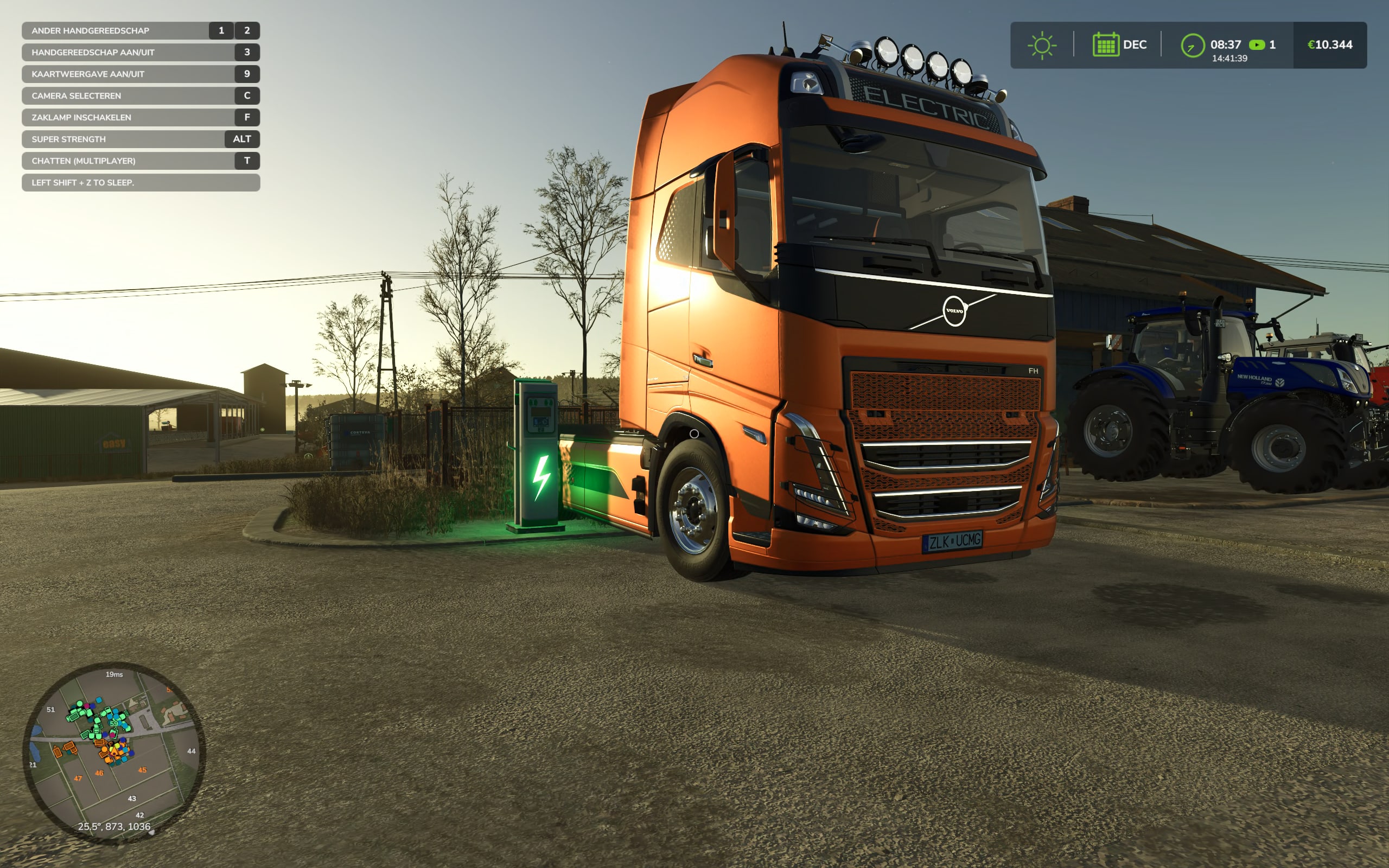Open the circular minimap
Viewport: 1389px width, 868px height.
pos(113,752)
